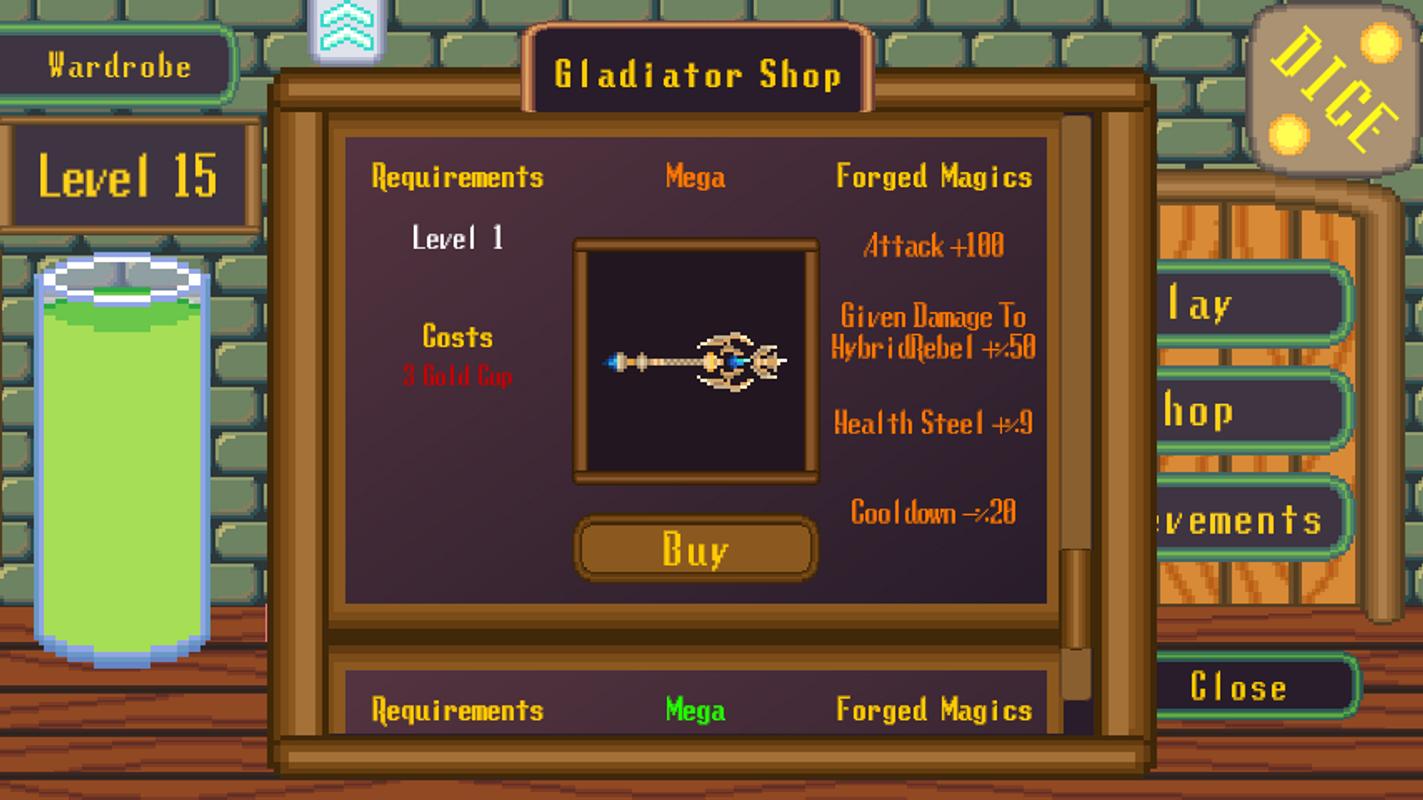Select the partially hidden Play button
The image size is (1423, 800).
pyautogui.click(x=1250, y=305)
